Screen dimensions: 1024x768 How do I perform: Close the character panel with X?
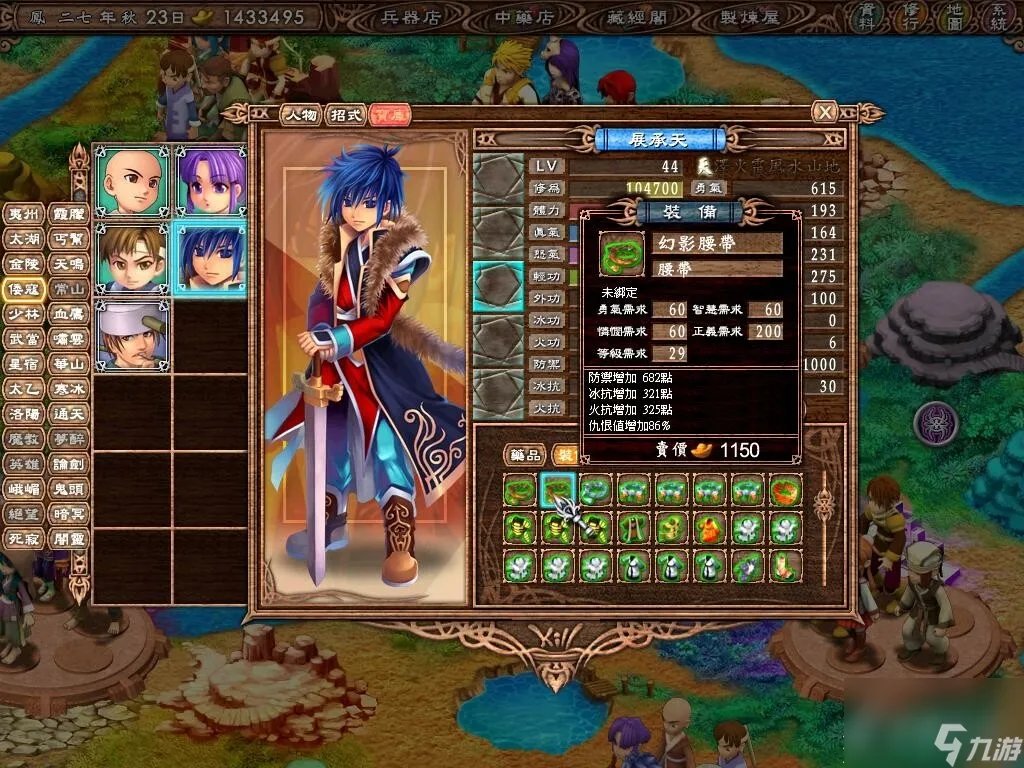pyautogui.click(x=824, y=112)
